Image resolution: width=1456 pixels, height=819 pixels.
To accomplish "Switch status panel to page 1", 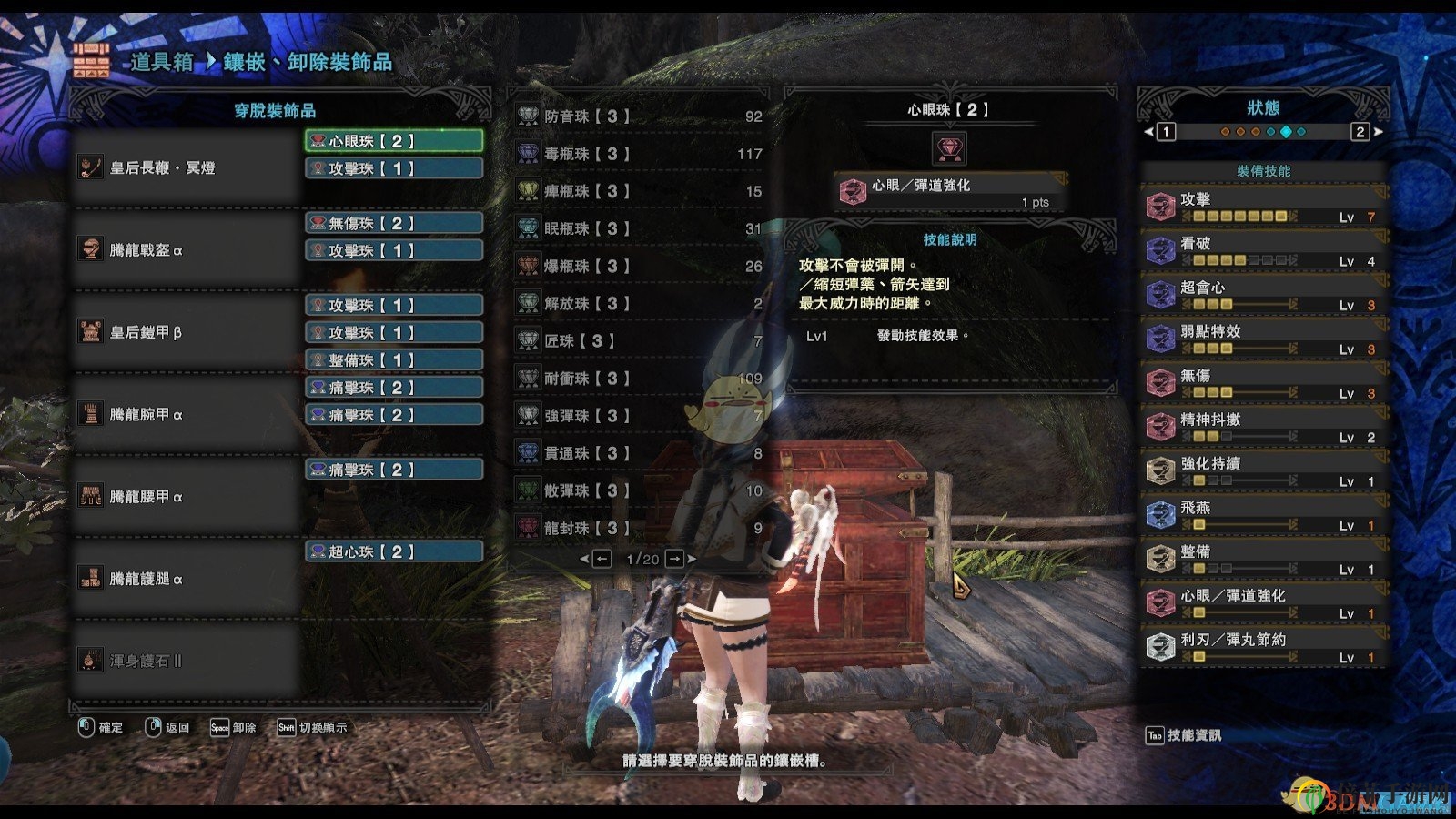I will click(x=1166, y=132).
